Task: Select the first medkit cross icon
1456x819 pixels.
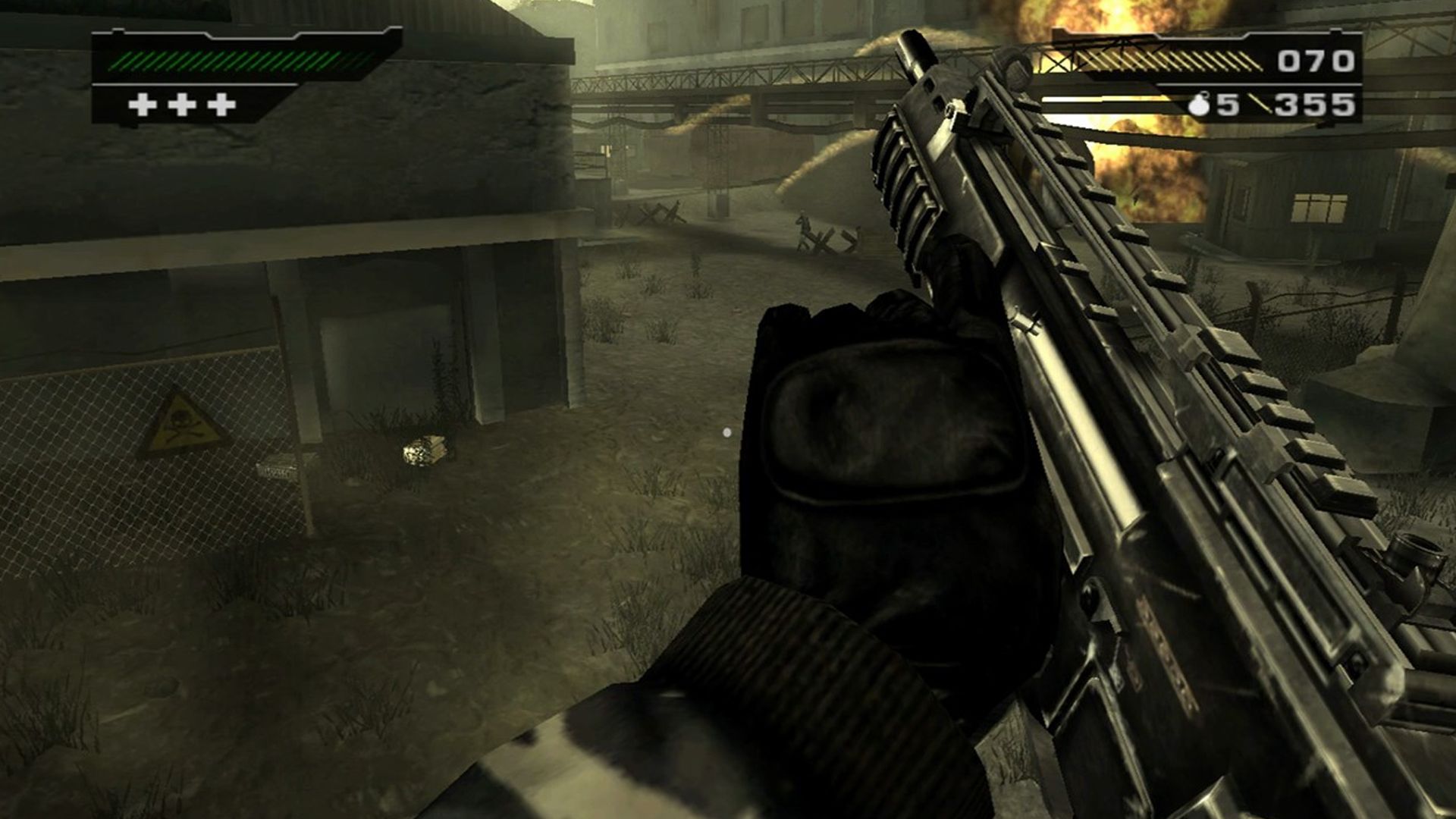Action: [143, 105]
